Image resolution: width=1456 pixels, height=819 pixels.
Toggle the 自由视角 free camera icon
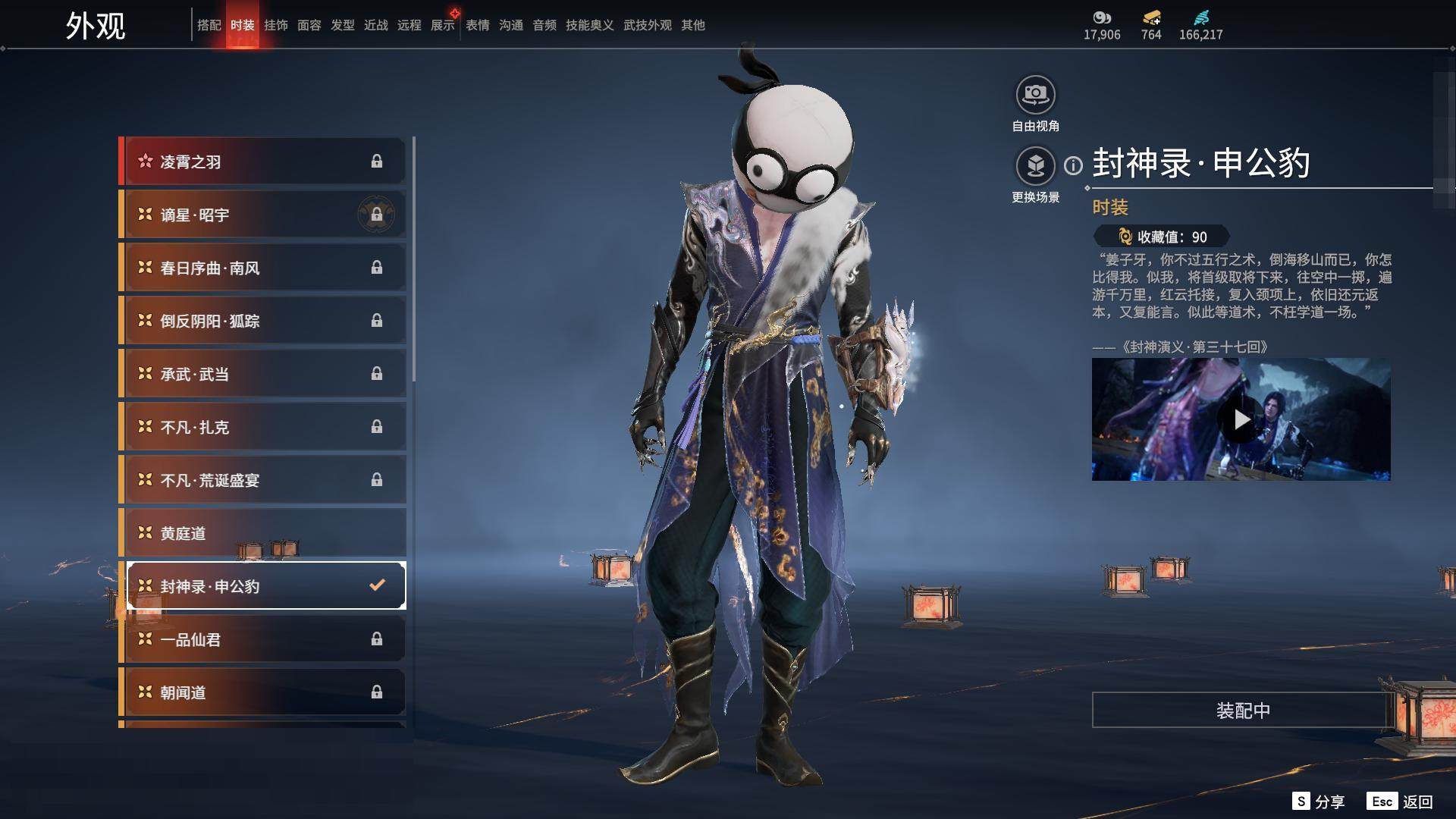click(x=1035, y=95)
